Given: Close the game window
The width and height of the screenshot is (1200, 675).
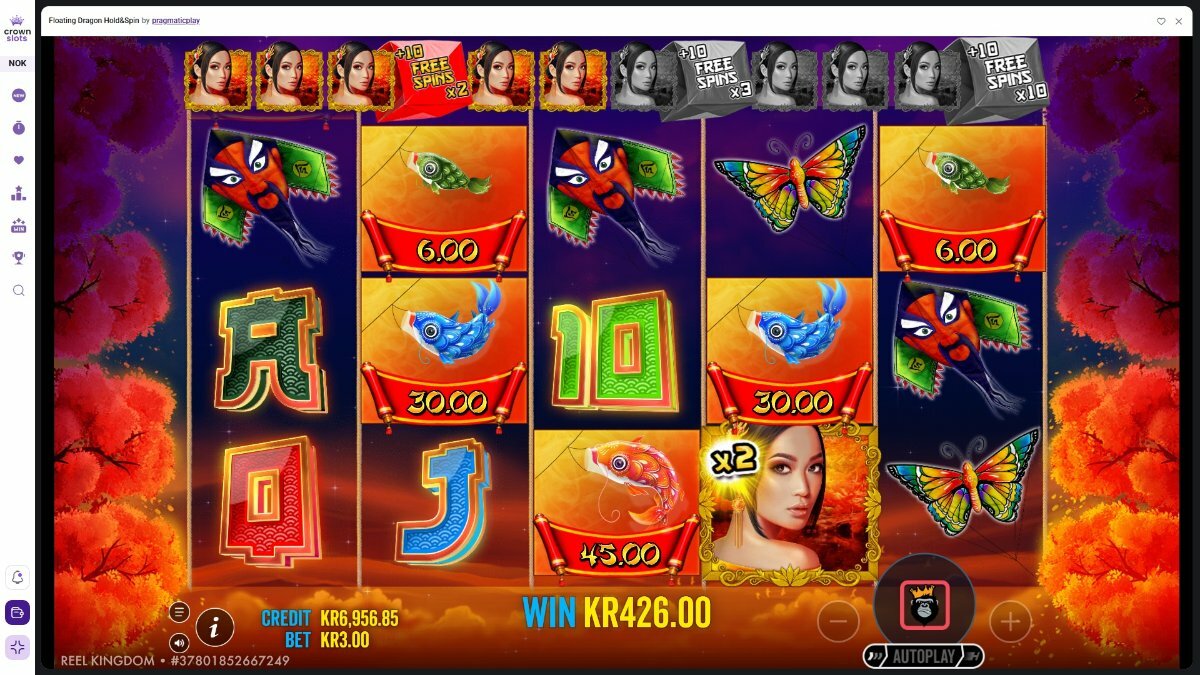Looking at the screenshot, I should point(1180,20).
